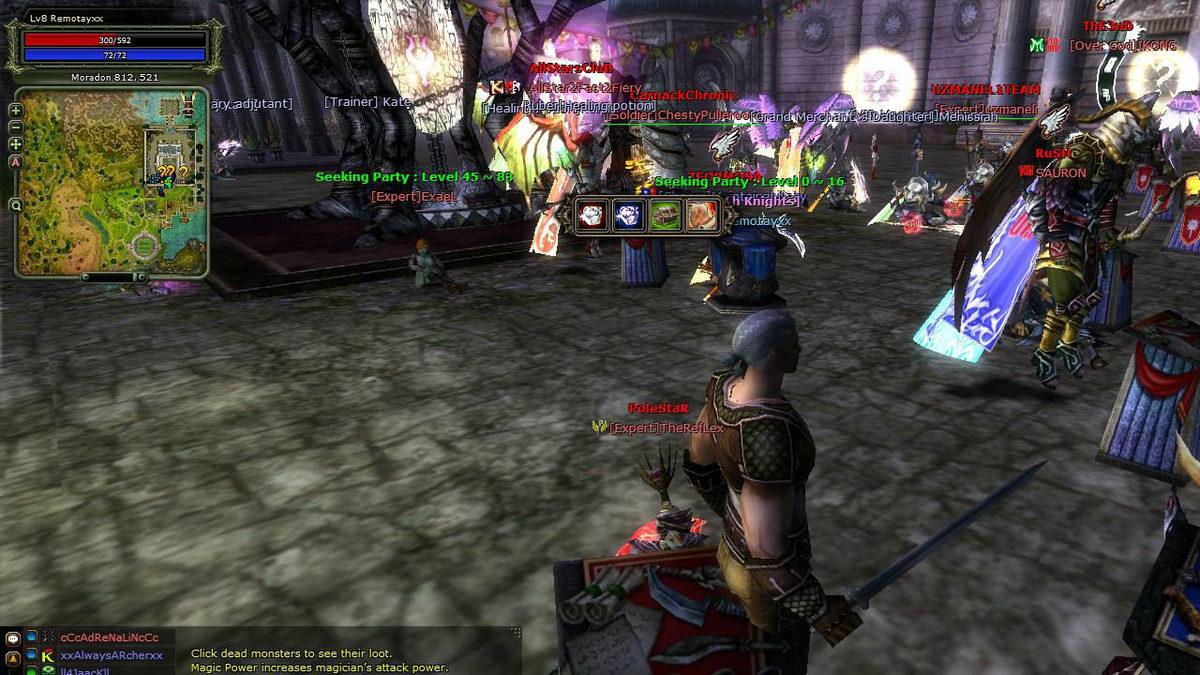Zoom in the minimap with plus button
This screenshot has width=1200, height=675.
[x=16, y=110]
